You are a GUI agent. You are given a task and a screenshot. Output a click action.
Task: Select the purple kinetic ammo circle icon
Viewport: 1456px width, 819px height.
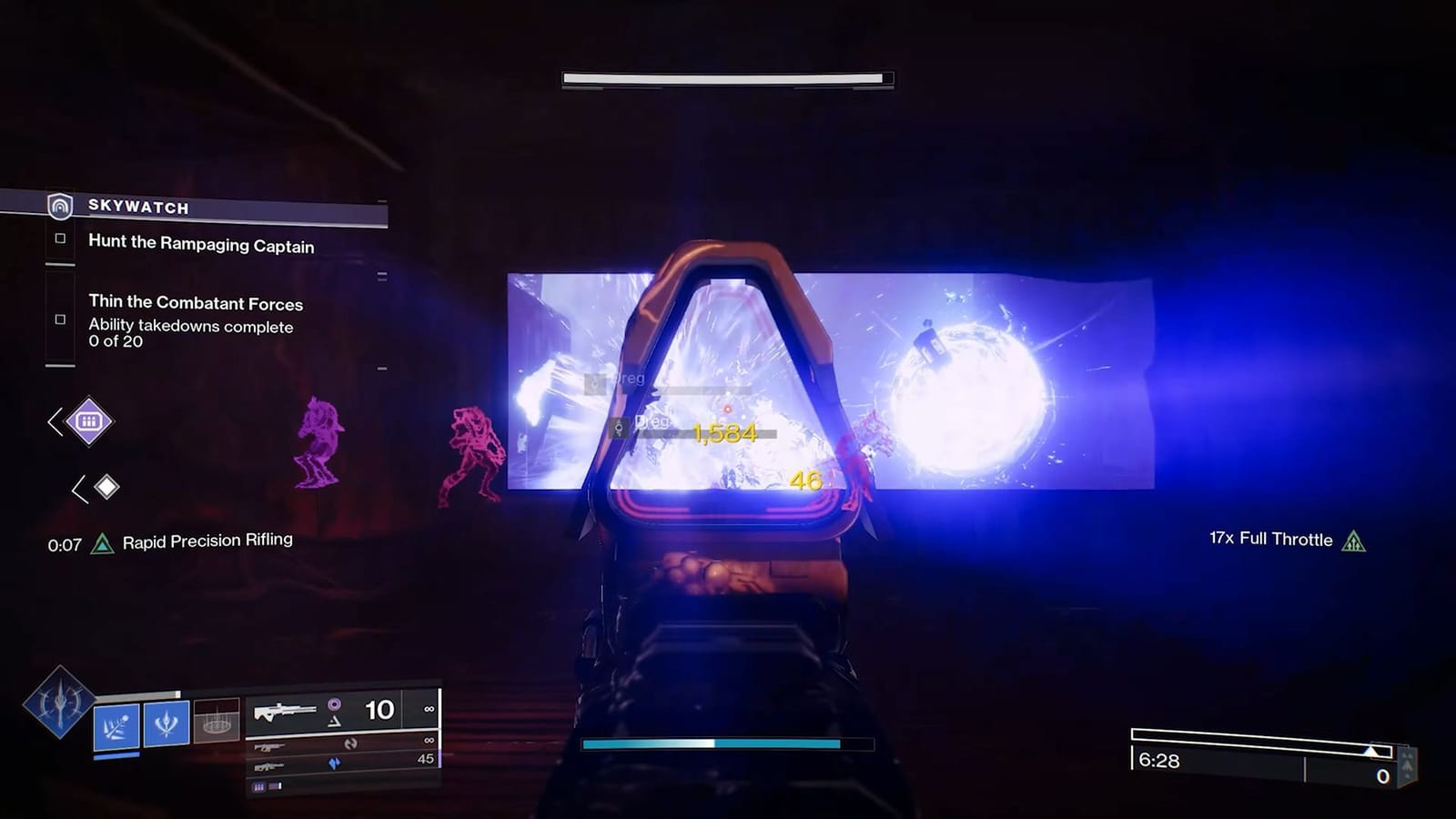pyautogui.click(x=335, y=705)
